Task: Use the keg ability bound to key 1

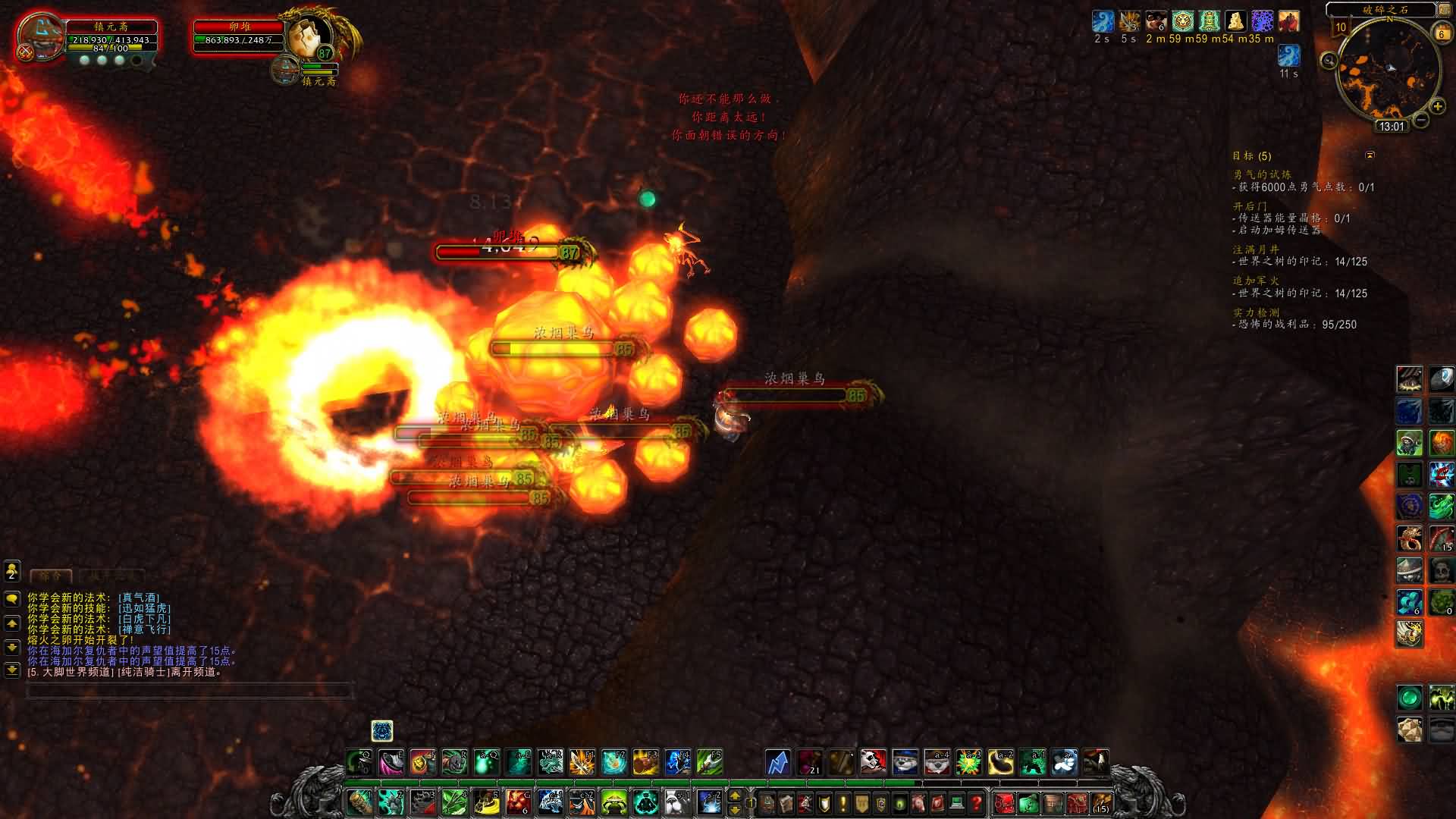Action: tap(359, 802)
